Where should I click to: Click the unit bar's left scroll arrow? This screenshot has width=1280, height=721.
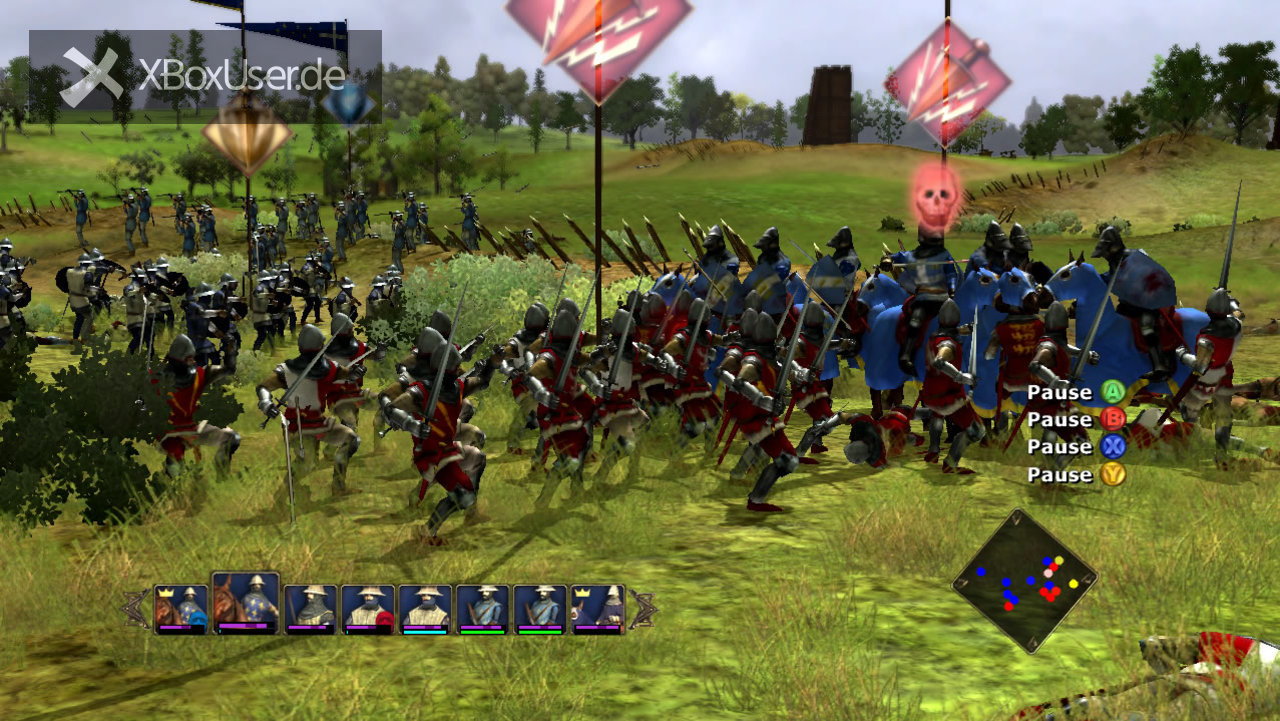click(136, 609)
